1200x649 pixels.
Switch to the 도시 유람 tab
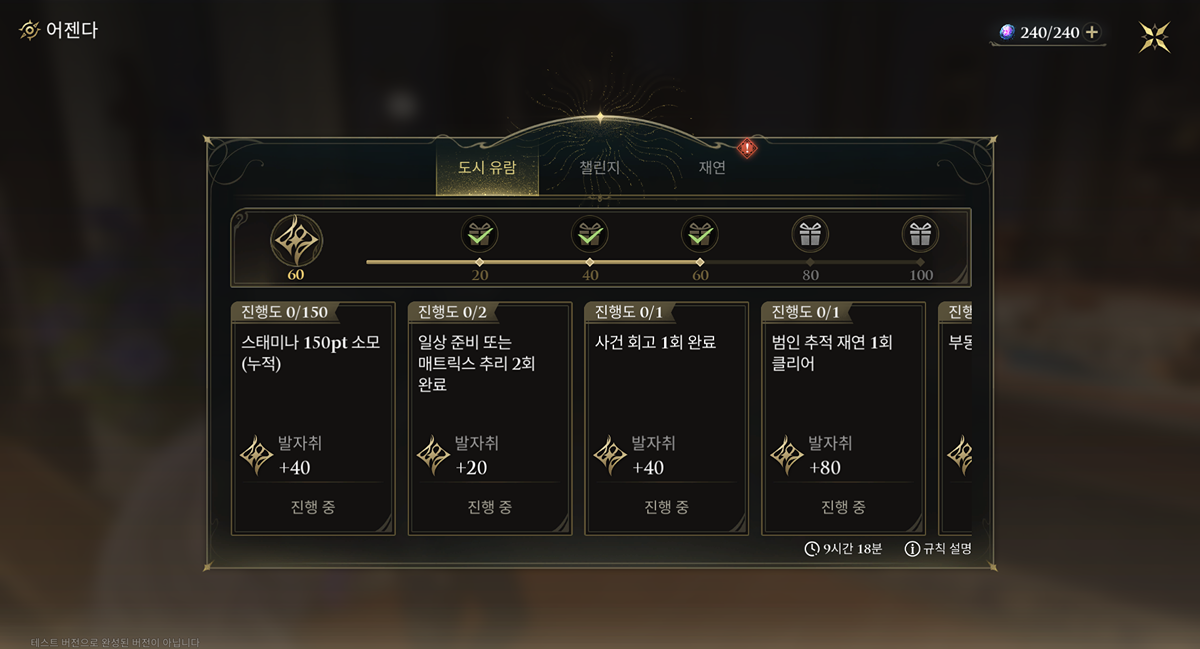coord(487,168)
